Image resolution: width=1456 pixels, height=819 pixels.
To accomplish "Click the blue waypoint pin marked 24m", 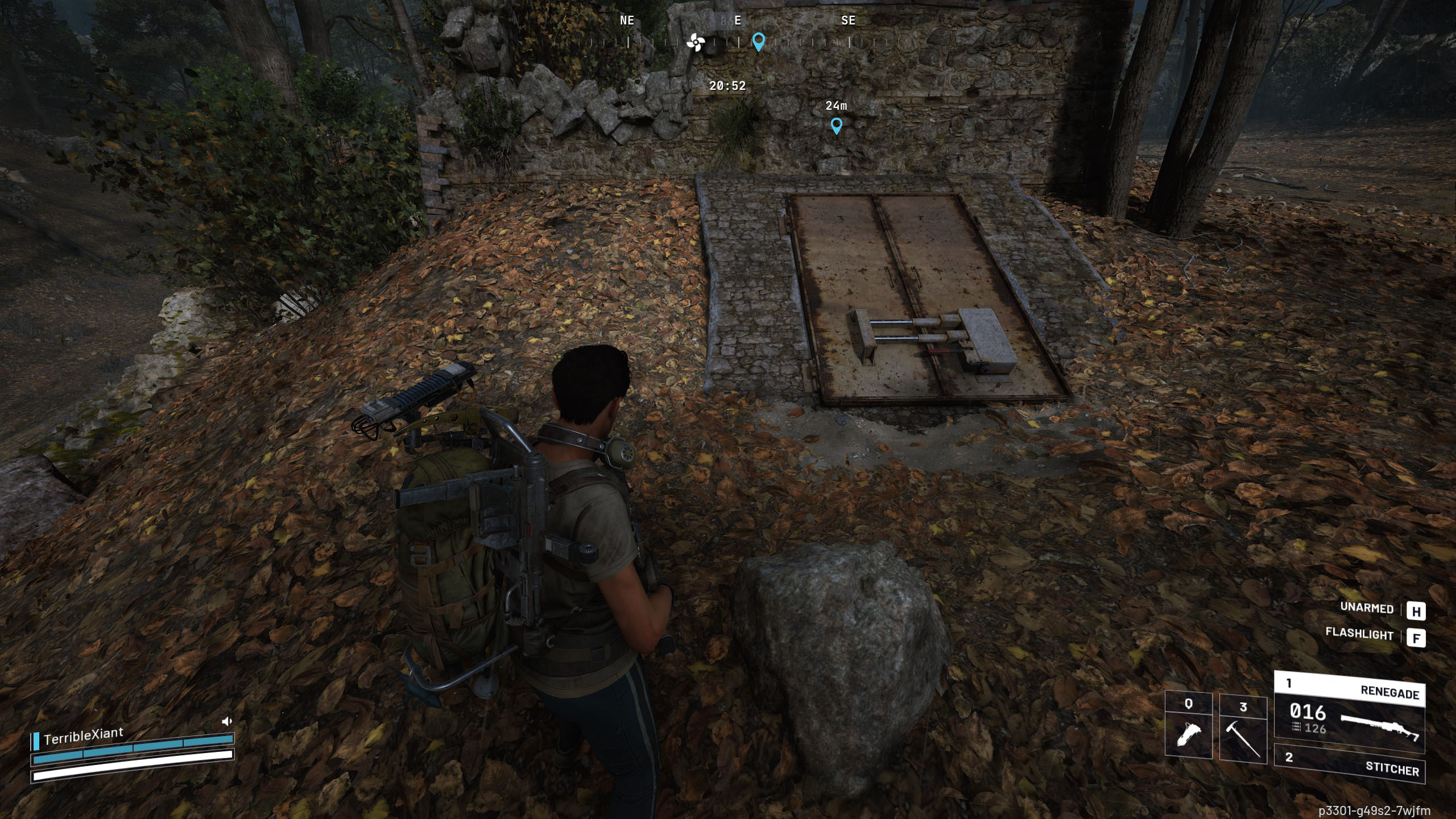I will (x=836, y=125).
